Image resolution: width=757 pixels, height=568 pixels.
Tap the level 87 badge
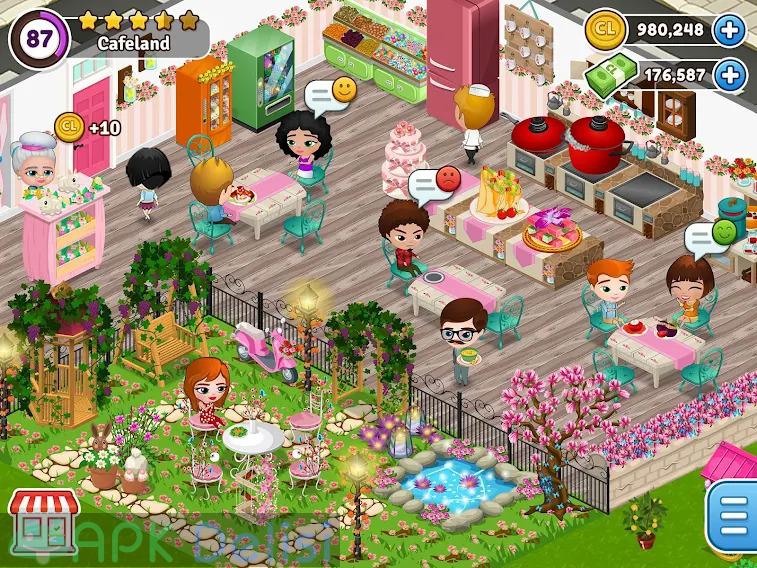click(x=39, y=38)
